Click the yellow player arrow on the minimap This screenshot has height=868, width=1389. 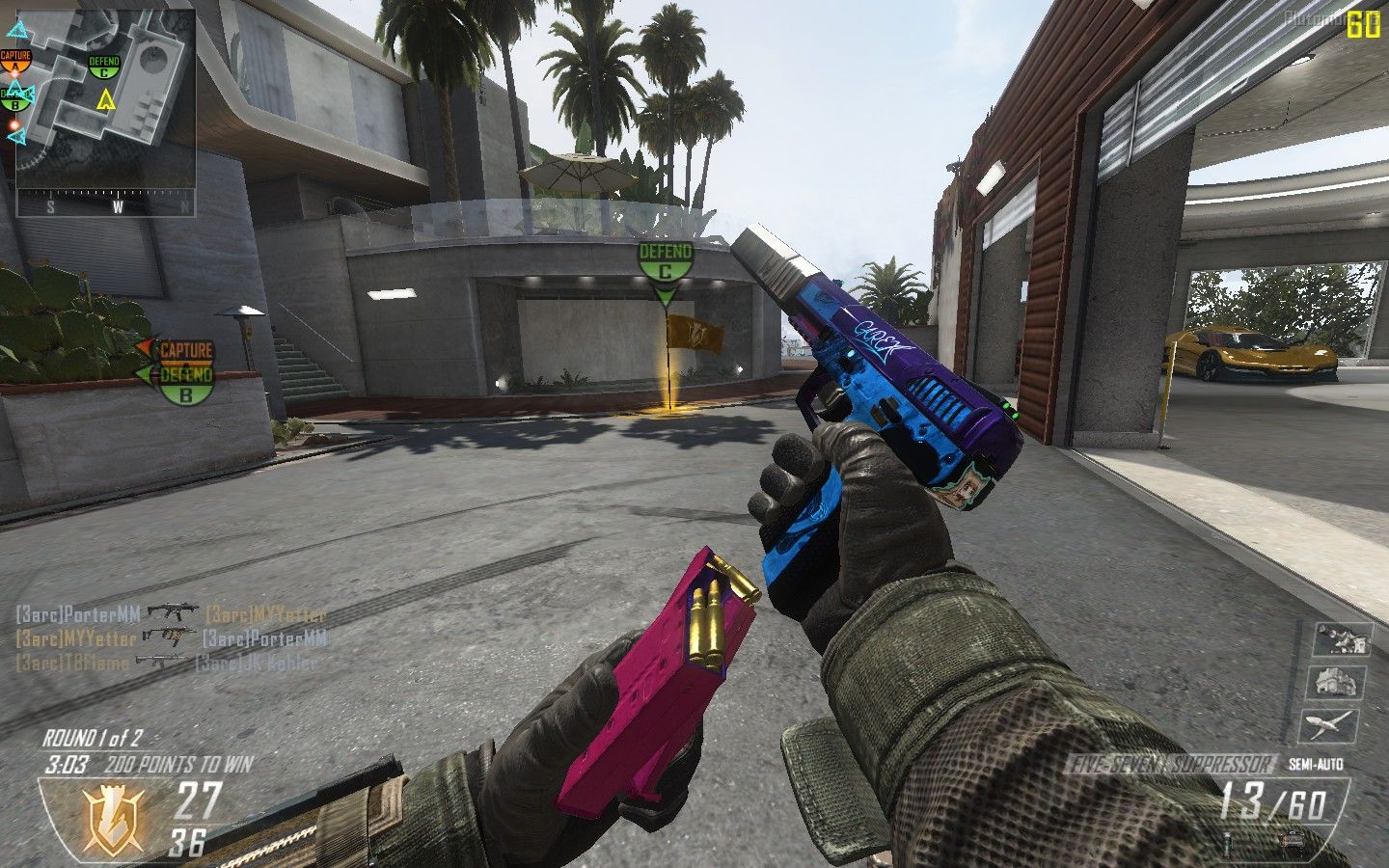point(106,97)
